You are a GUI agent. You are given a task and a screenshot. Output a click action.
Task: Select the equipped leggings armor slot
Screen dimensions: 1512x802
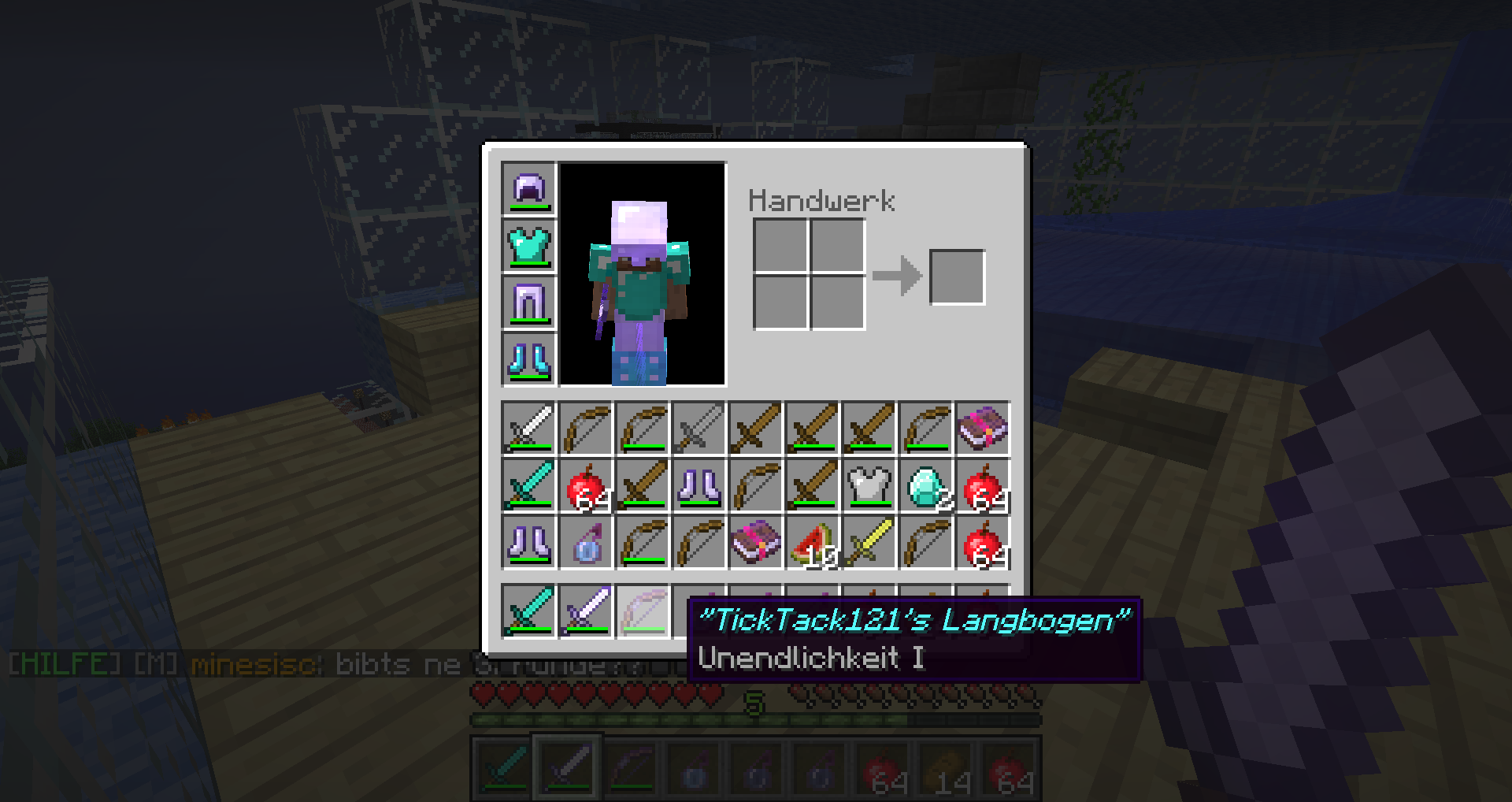pos(528,303)
